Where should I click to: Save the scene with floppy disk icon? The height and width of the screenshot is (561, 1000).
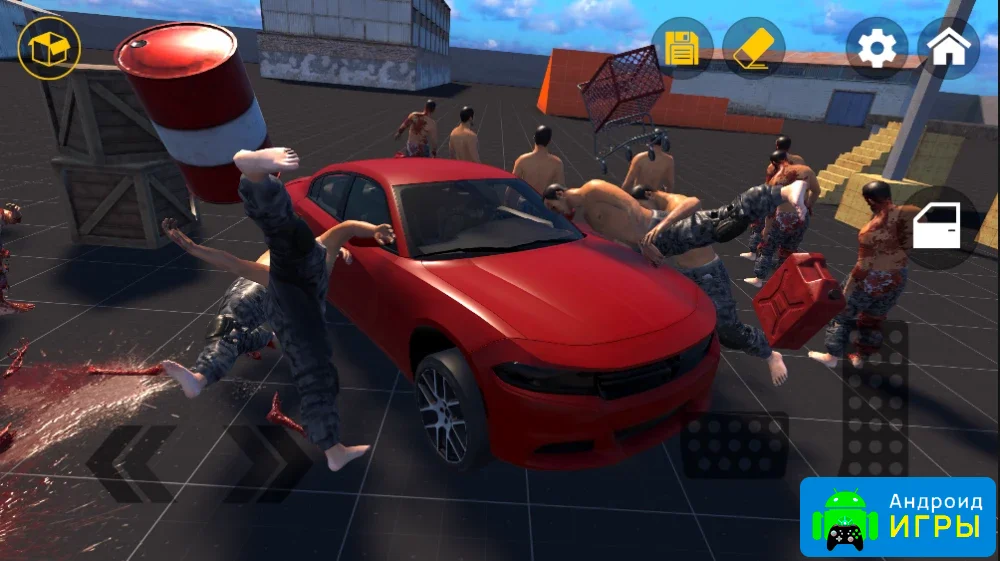[682, 48]
